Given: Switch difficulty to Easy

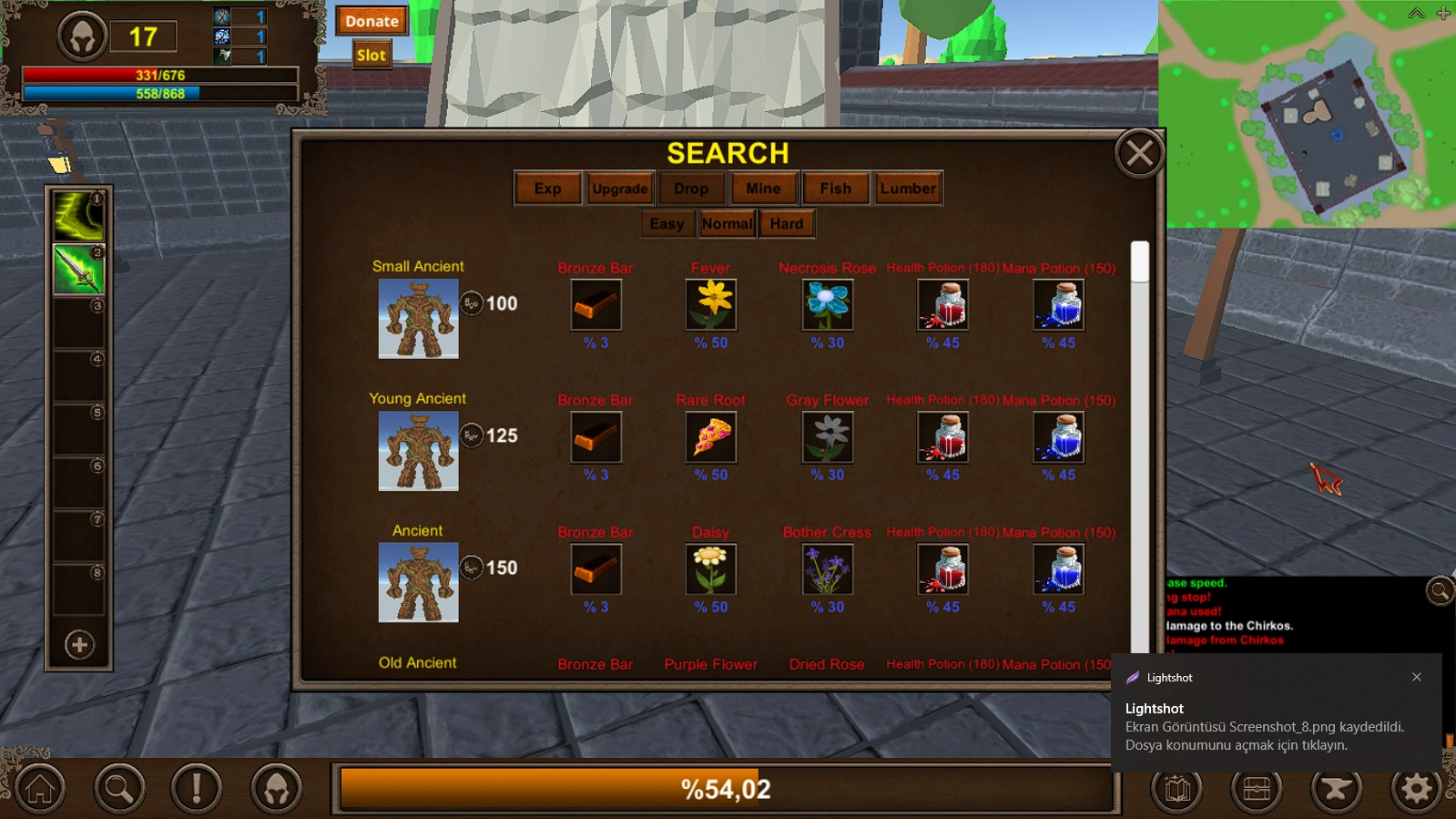Looking at the screenshot, I should click(x=667, y=223).
